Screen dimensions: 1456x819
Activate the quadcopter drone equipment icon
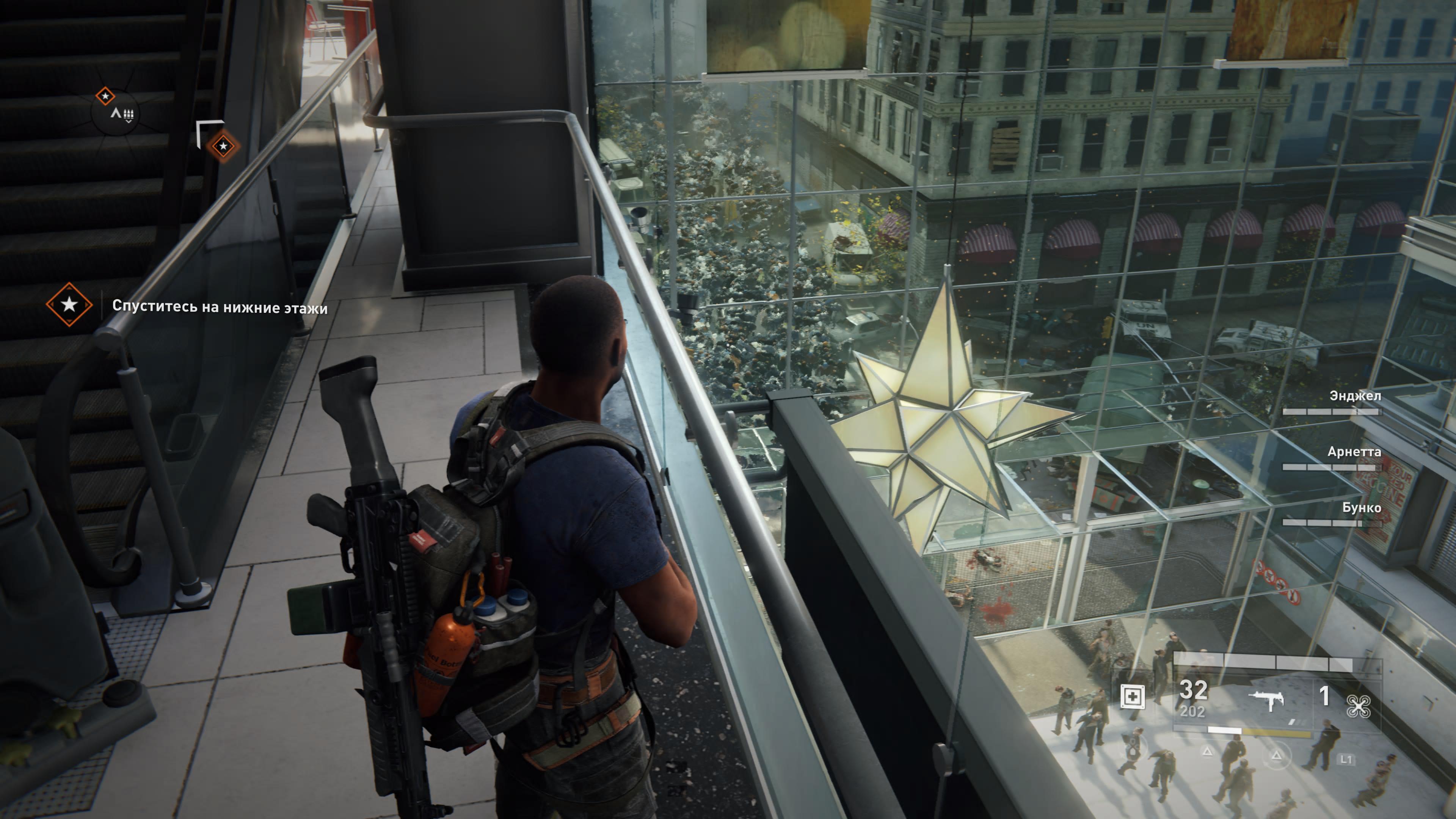[1358, 706]
